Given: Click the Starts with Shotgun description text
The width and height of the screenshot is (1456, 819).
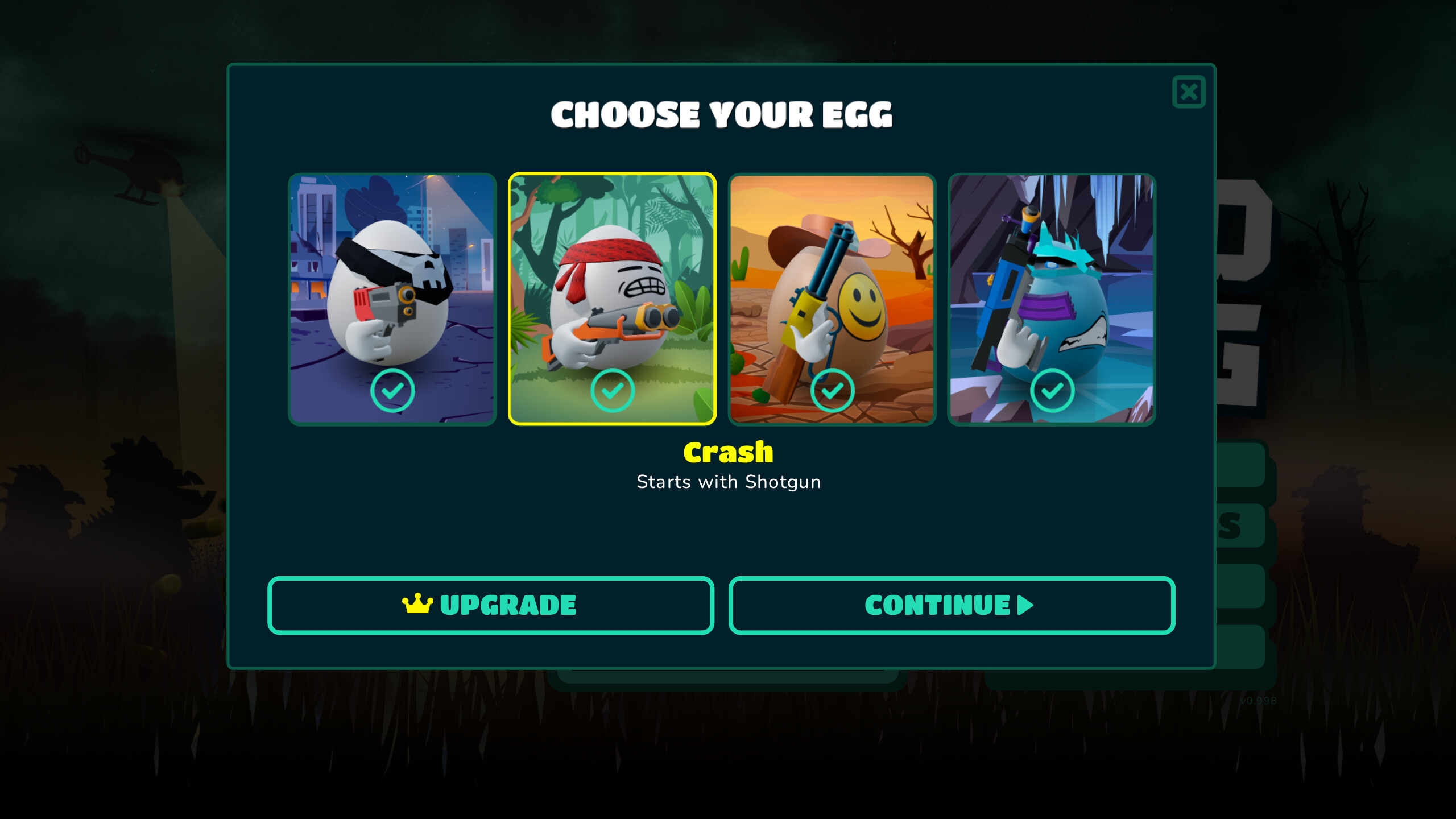Looking at the screenshot, I should pos(728,482).
